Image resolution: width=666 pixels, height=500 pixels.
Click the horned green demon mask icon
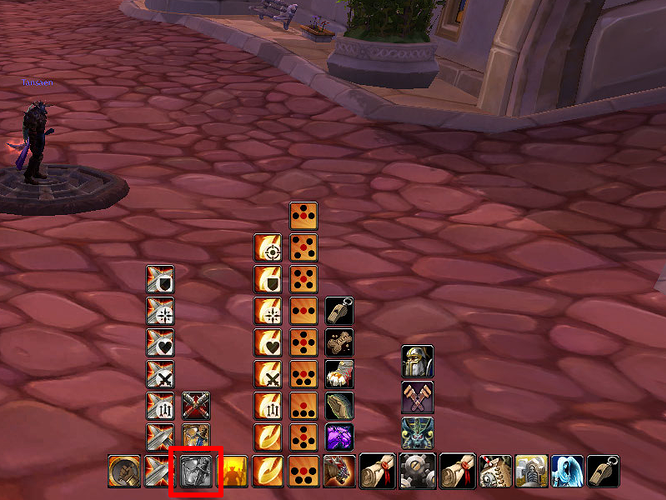pos(417,432)
